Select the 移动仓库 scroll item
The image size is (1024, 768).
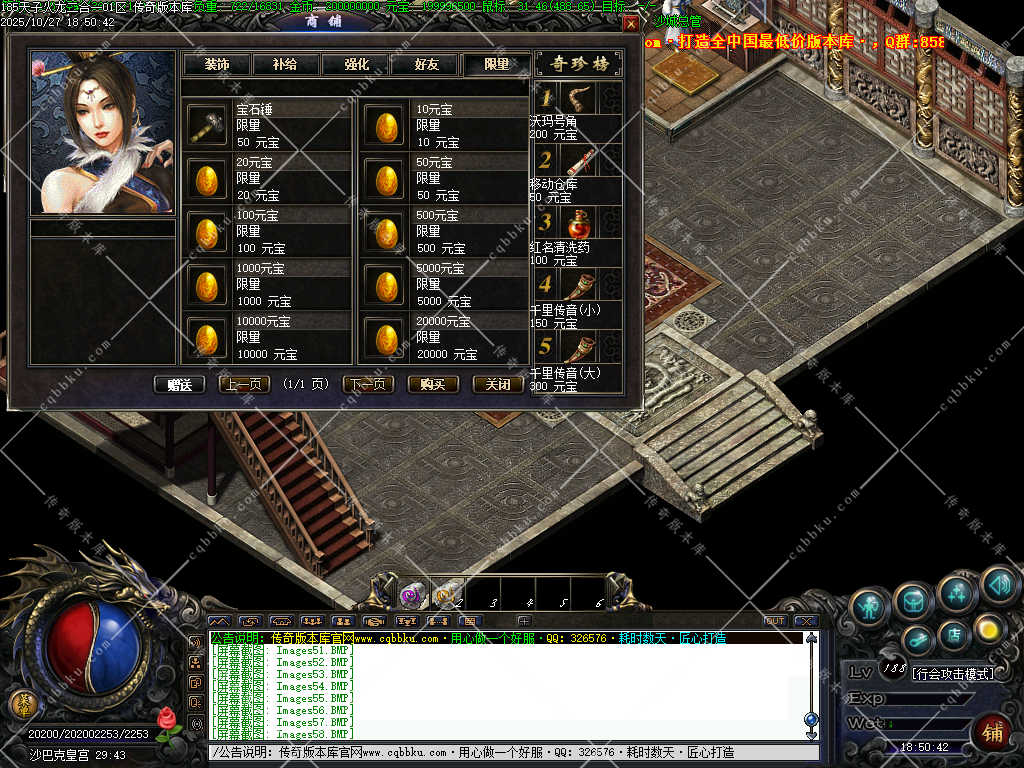point(579,161)
